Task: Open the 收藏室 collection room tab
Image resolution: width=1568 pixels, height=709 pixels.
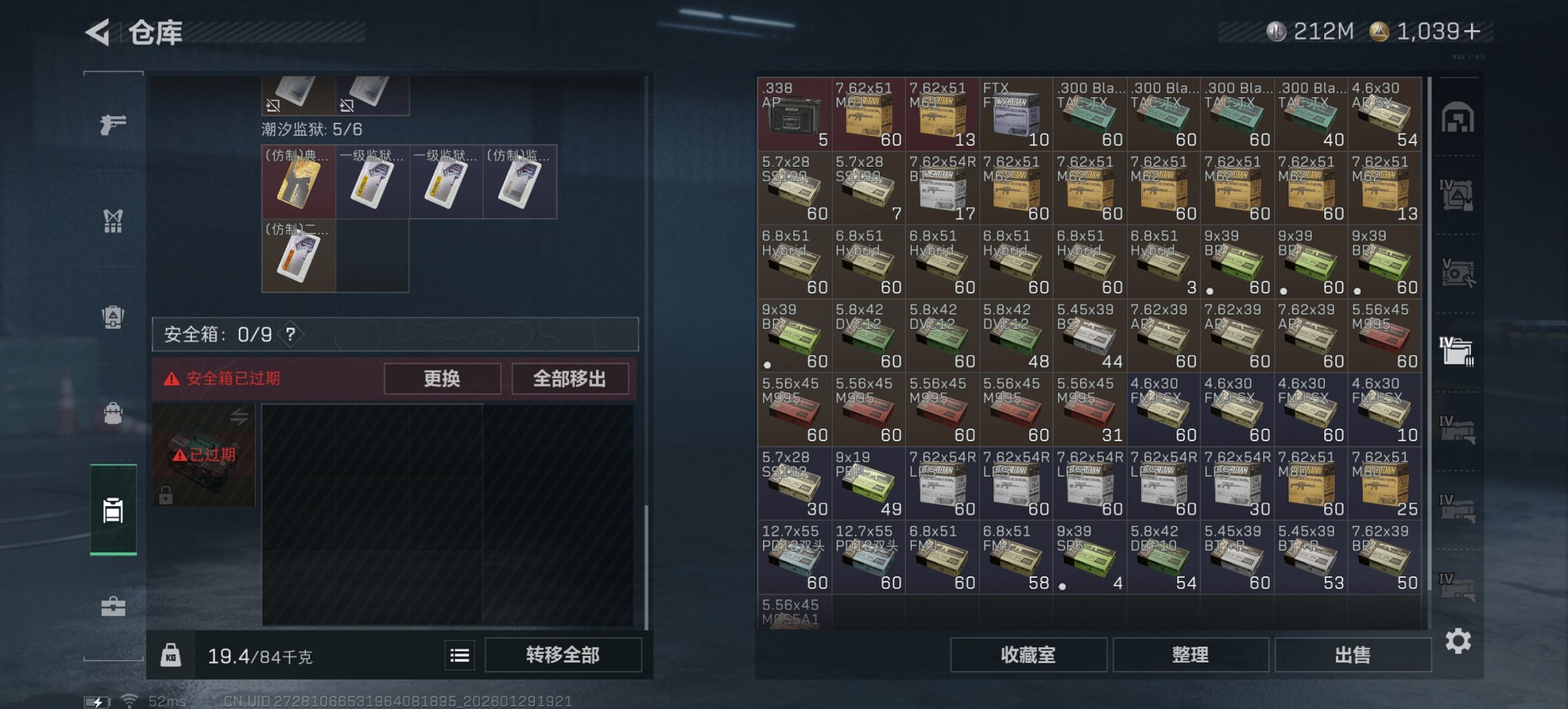Action: click(1028, 655)
